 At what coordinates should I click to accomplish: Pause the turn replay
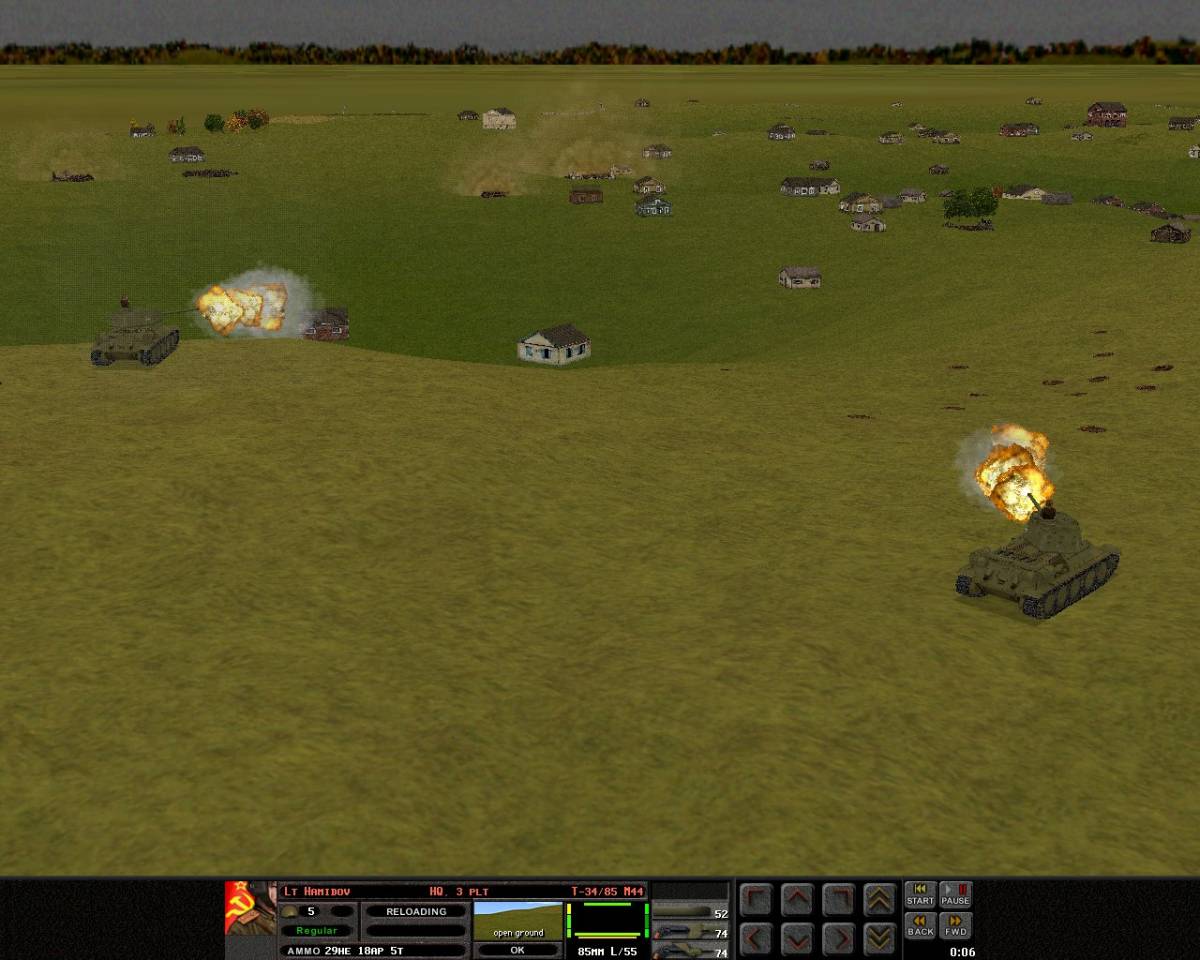pos(955,895)
